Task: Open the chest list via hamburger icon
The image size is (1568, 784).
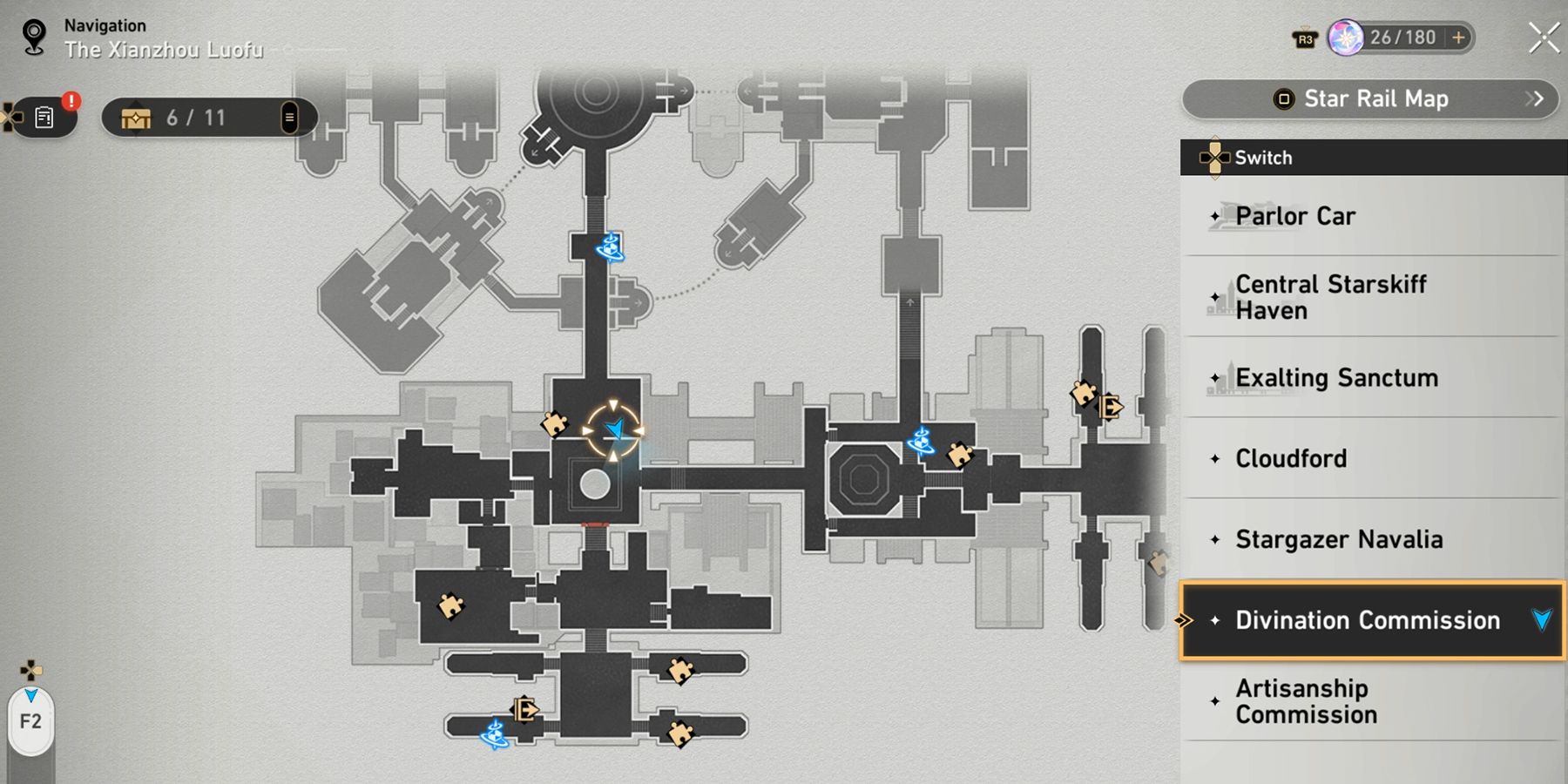Action: tap(290, 117)
